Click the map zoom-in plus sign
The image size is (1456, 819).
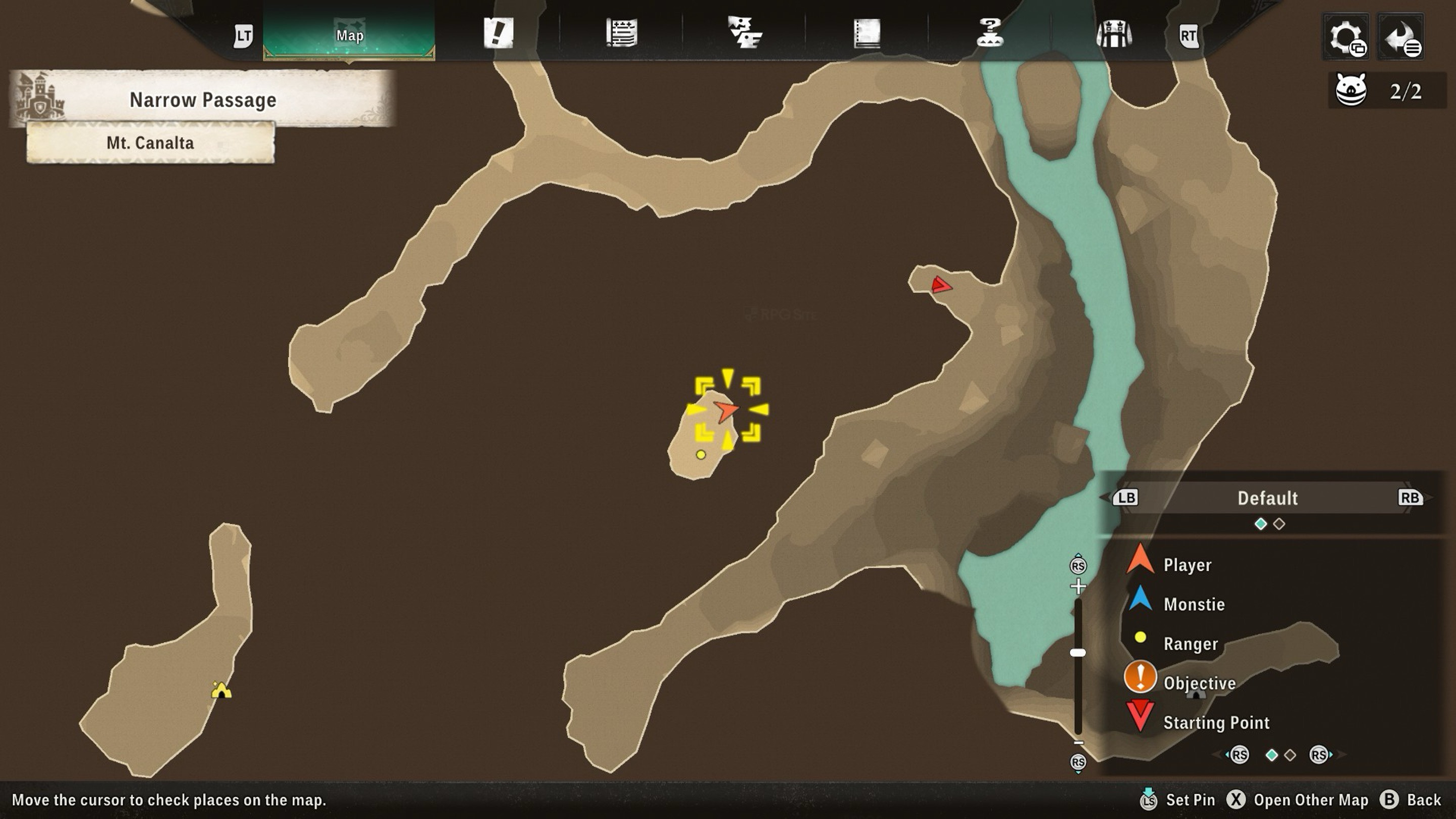pos(1078,586)
